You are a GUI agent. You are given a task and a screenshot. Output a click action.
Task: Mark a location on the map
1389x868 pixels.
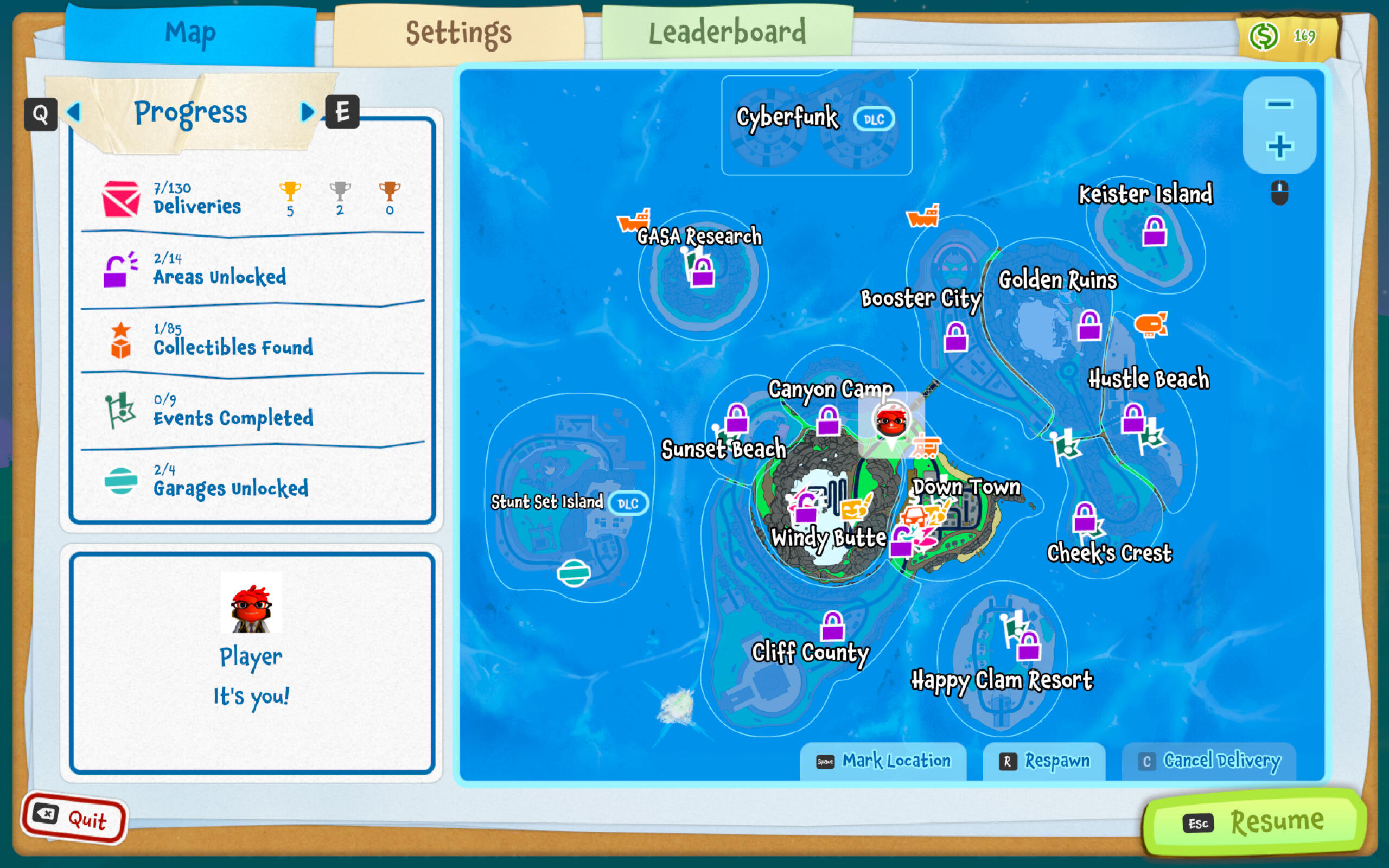pos(883,761)
